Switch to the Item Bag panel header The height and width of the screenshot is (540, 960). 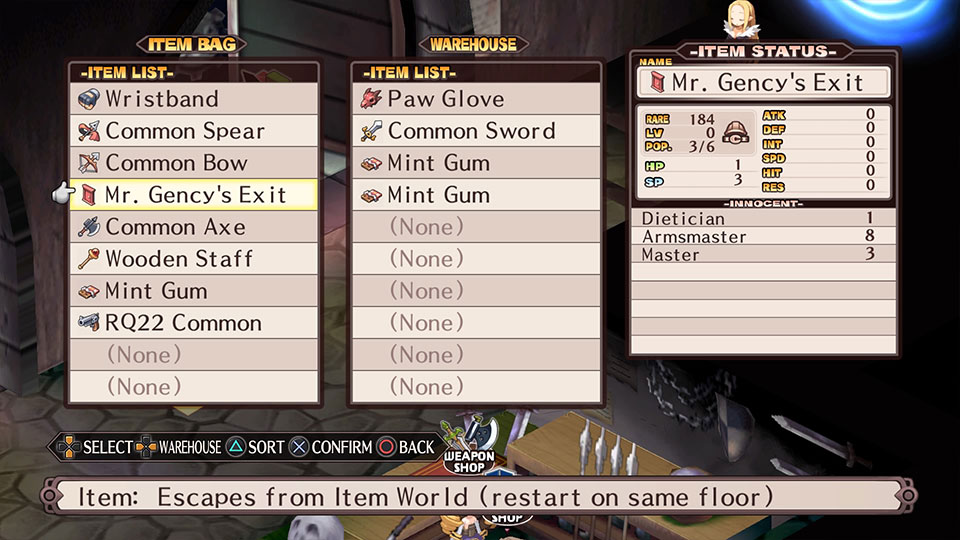(191, 44)
